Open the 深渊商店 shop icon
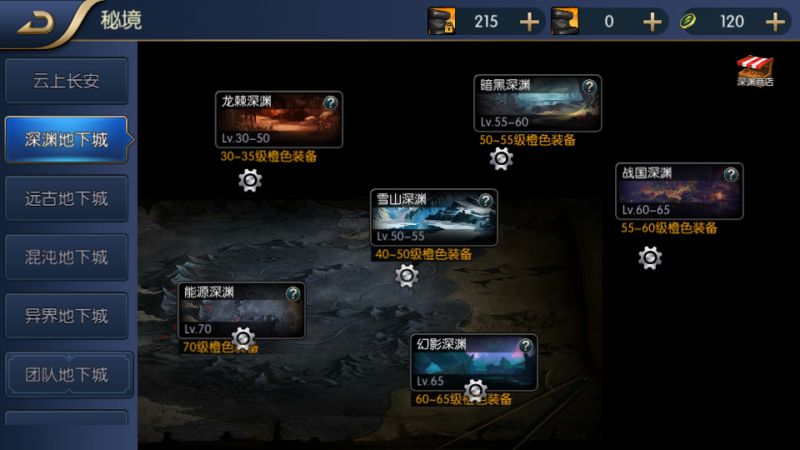 pyautogui.click(x=755, y=71)
